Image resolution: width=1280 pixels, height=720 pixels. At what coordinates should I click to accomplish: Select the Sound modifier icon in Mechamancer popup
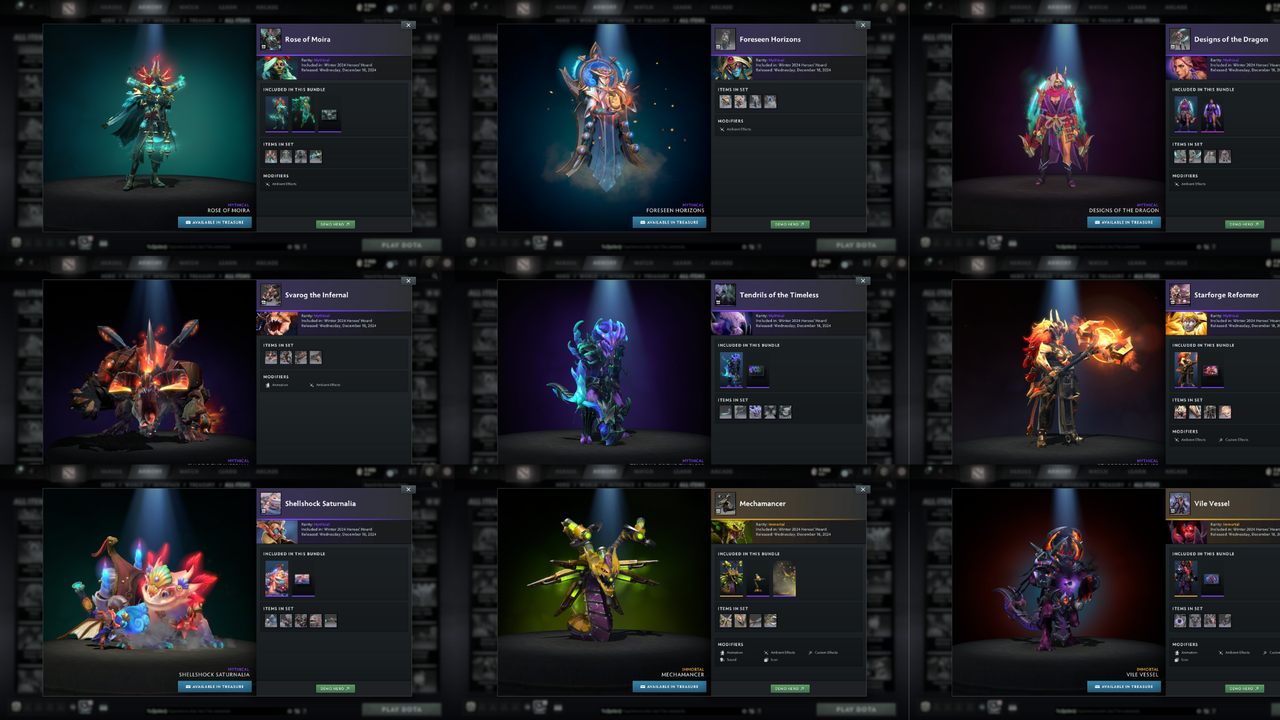722,659
